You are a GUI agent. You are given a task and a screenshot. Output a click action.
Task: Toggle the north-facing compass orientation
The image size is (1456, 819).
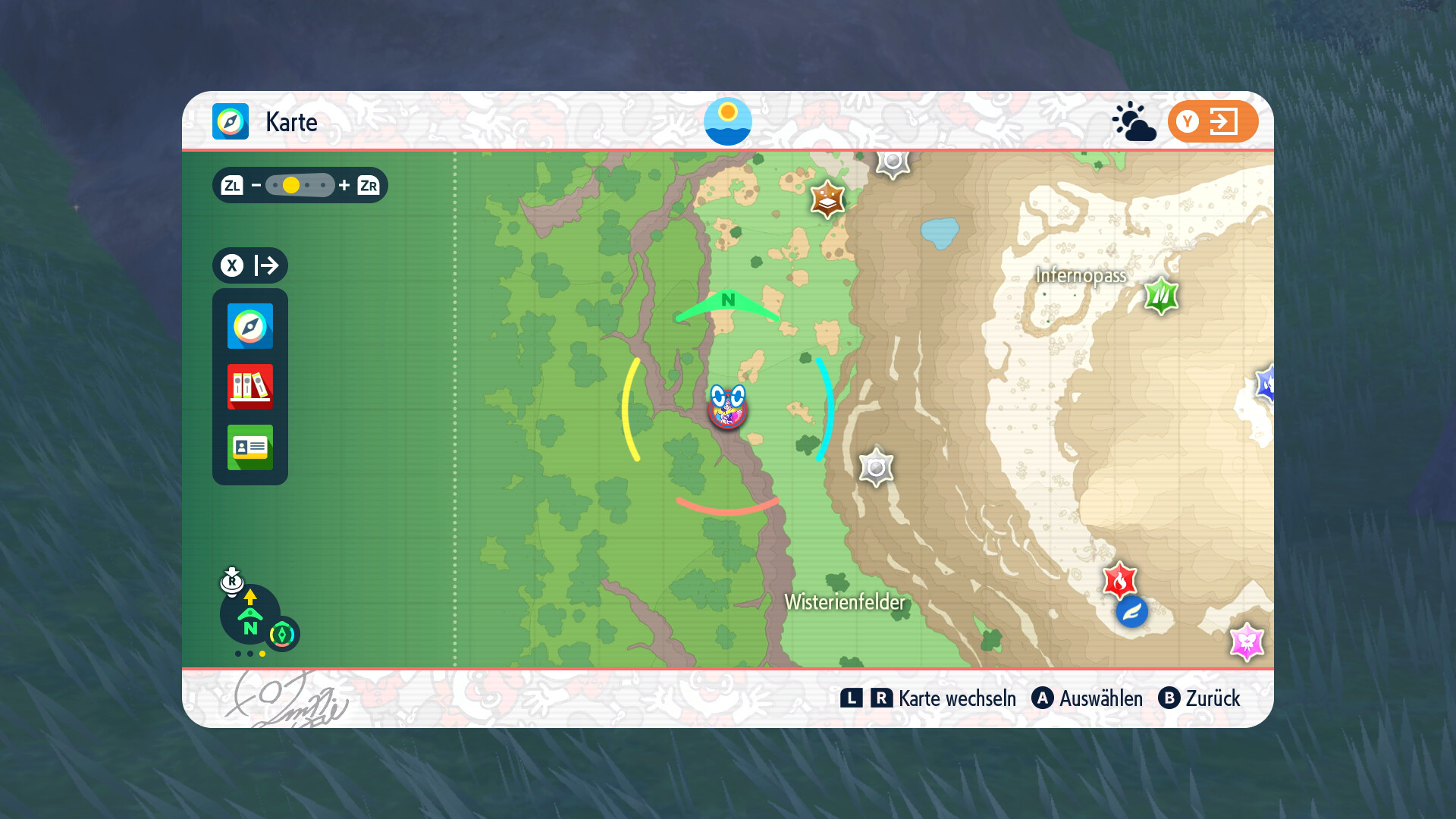pyautogui.click(x=250, y=614)
